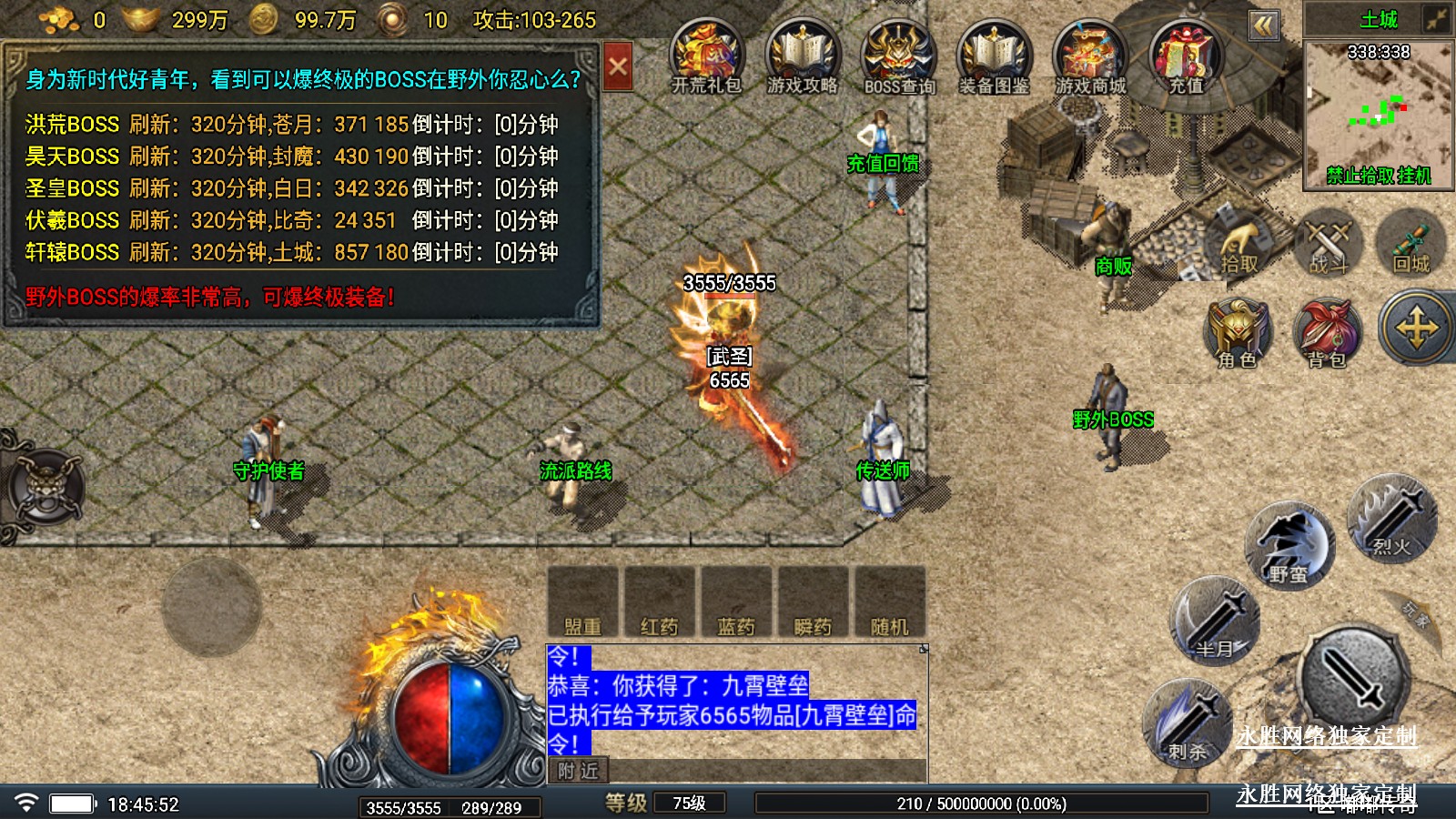
Task: Collapse the top icon bar arrow
Action: (x=1263, y=25)
